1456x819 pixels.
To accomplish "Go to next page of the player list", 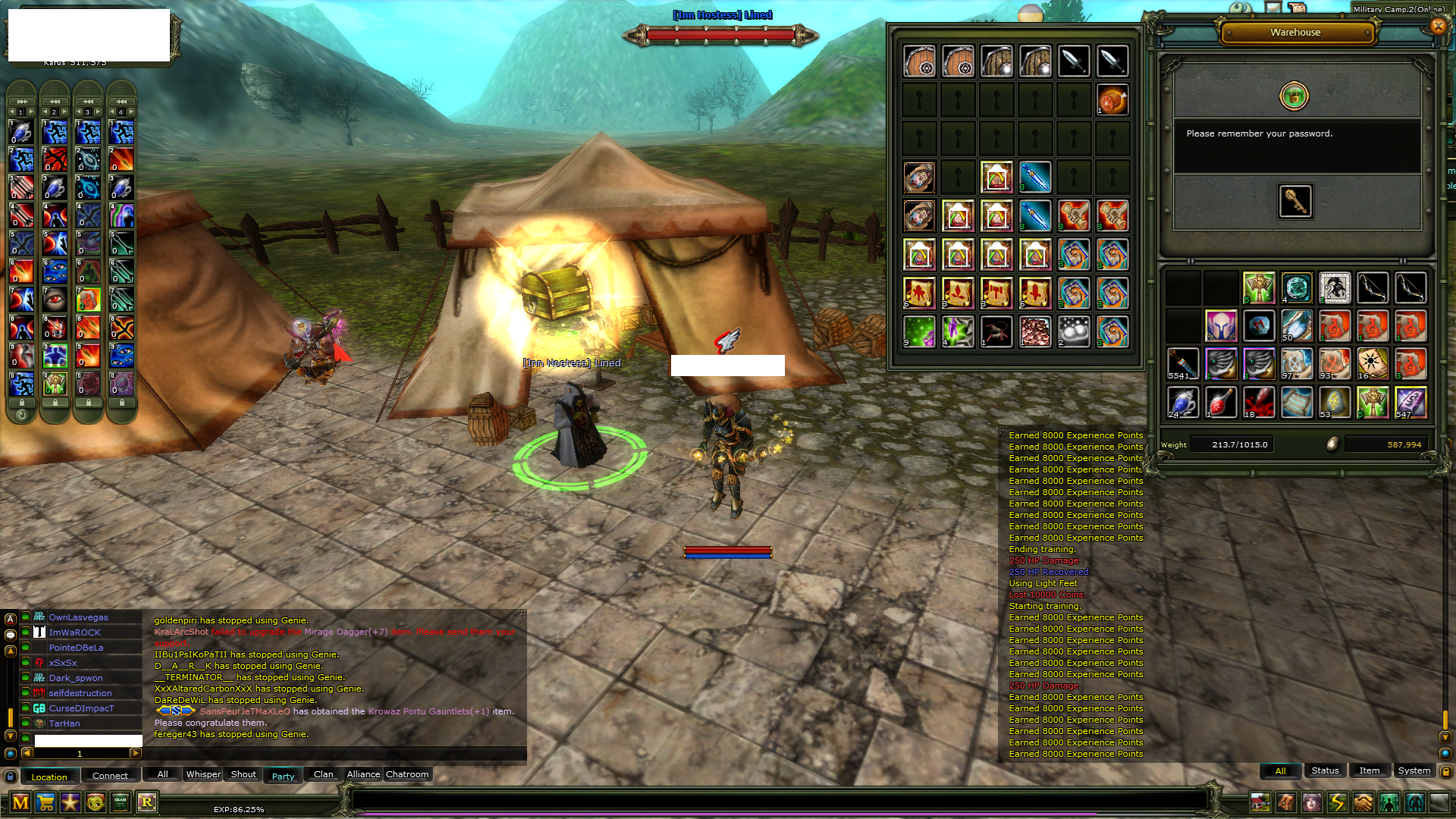I will (136, 753).
